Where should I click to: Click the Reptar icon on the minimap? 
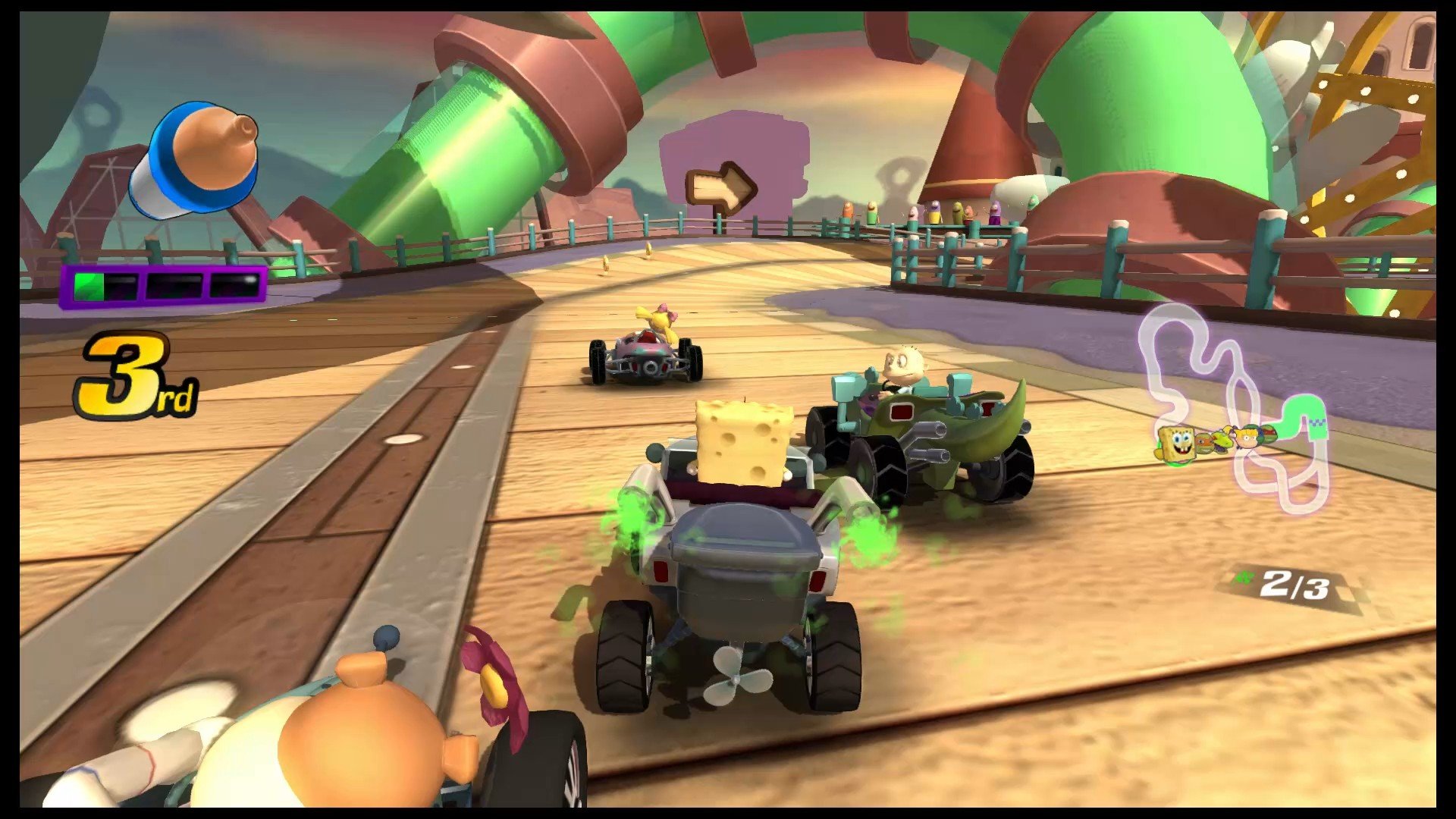1222,443
